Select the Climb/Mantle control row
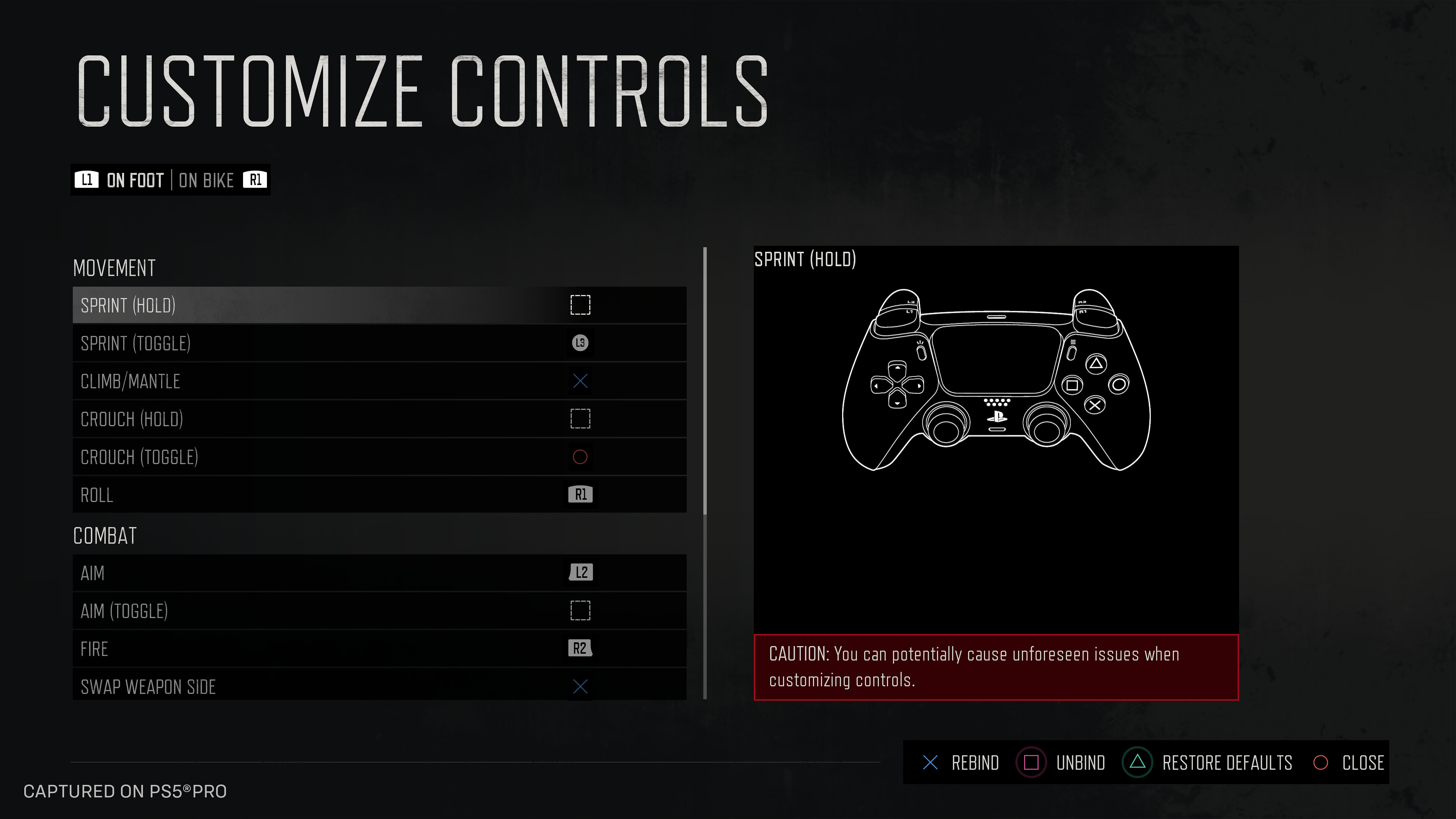Image resolution: width=1456 pixels, height=819 pixels. [x=379, y=381]
